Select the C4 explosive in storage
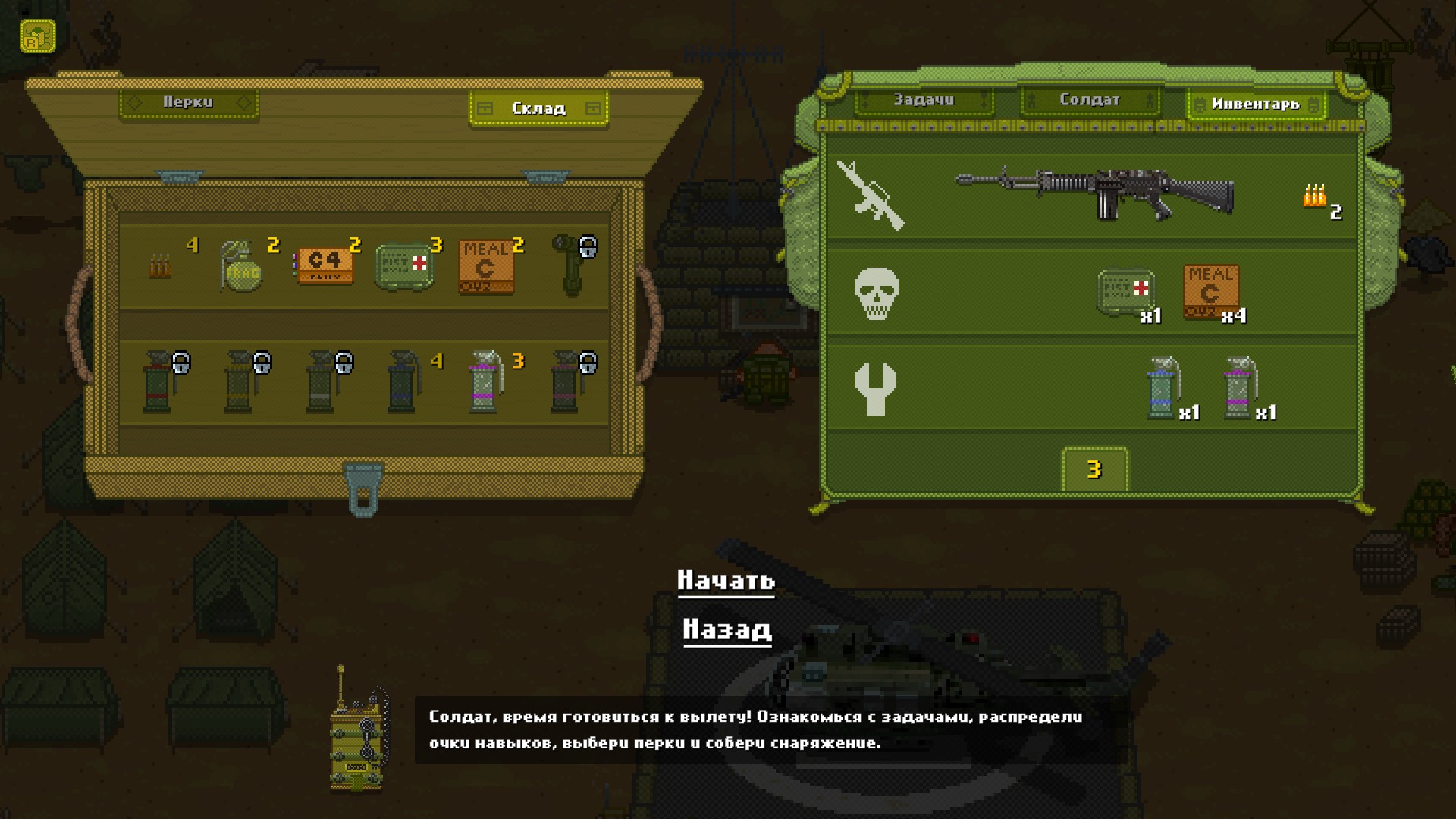 coord(325,265)
